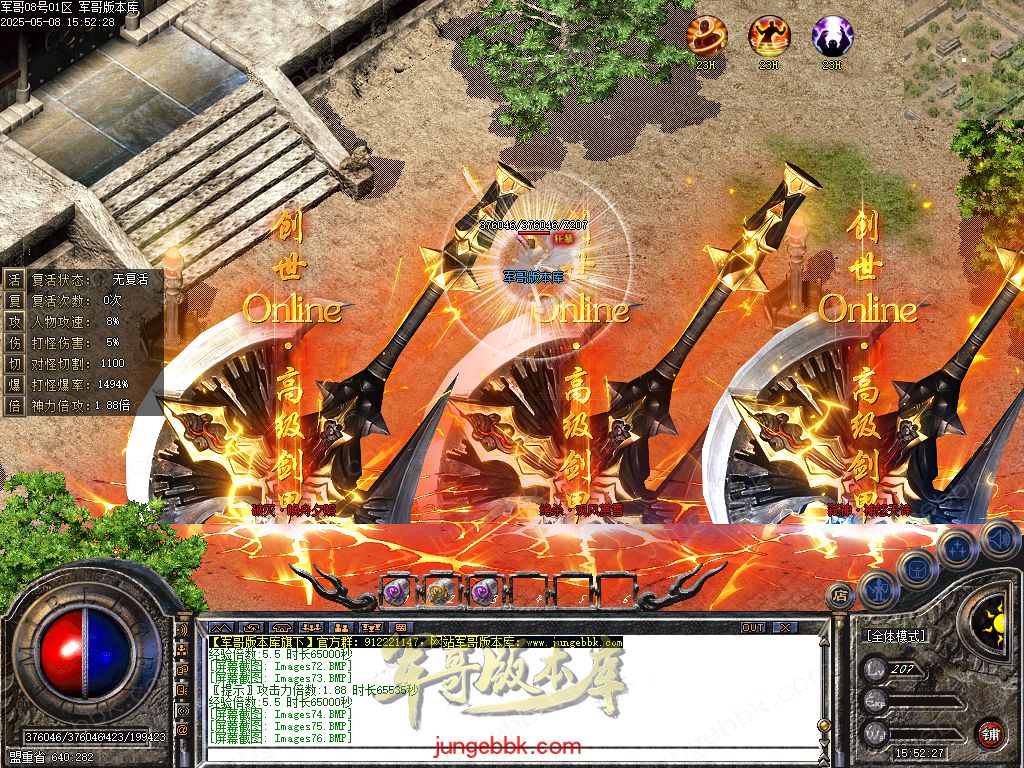Open the character equipment panel icon
The height and width of the screenshot is (768, 1024).
(x=877, y=590)
